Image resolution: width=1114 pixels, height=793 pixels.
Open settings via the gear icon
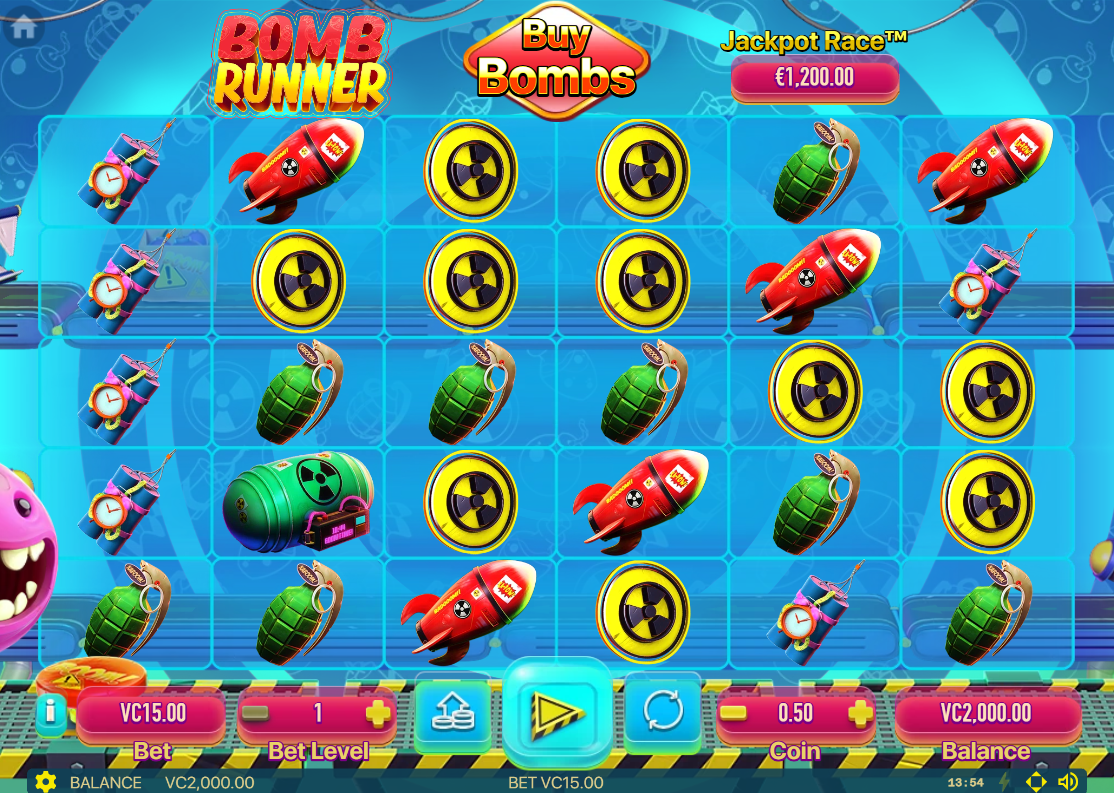(45, 782)
